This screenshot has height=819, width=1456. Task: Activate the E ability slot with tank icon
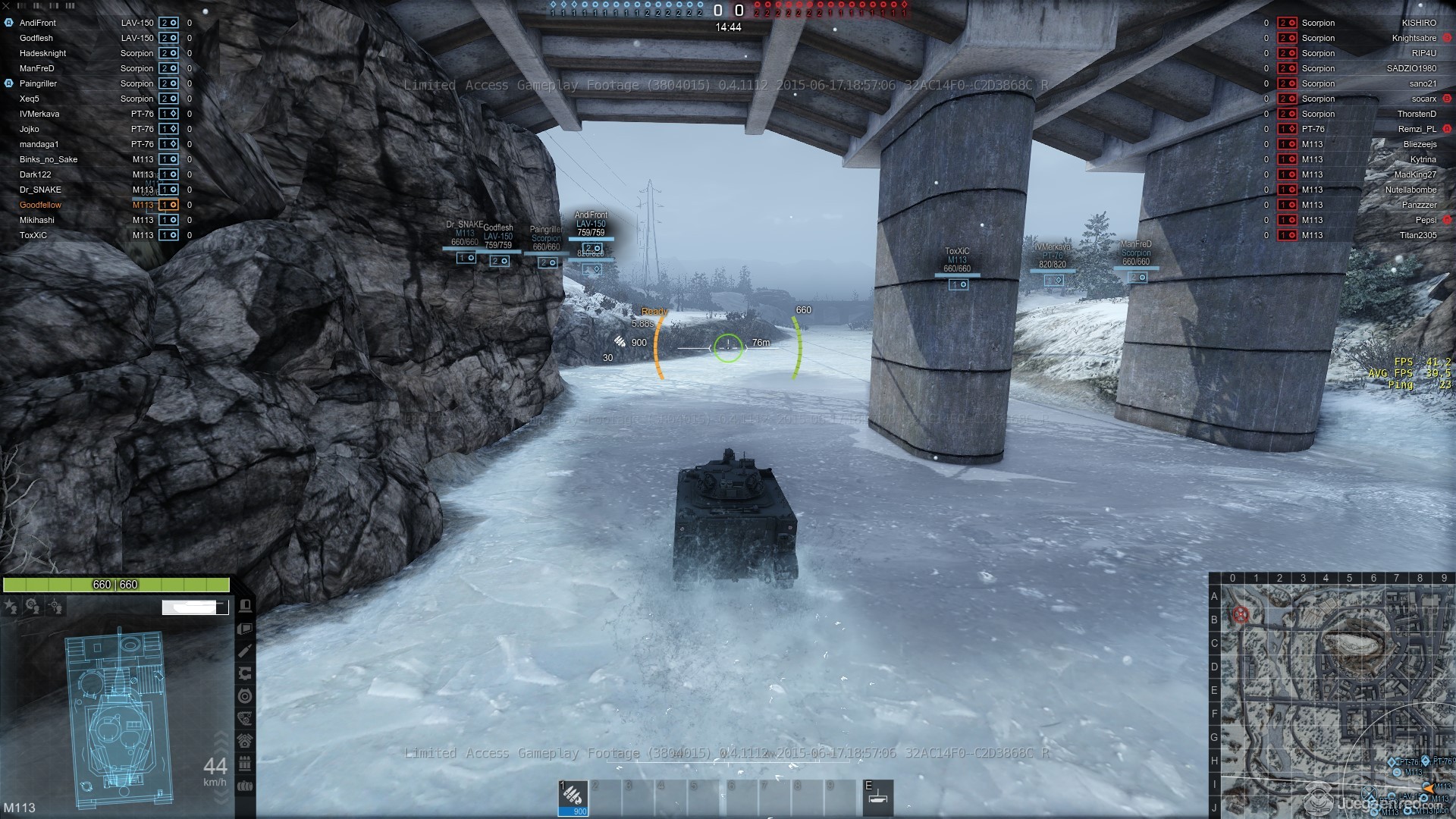point(878,797)
